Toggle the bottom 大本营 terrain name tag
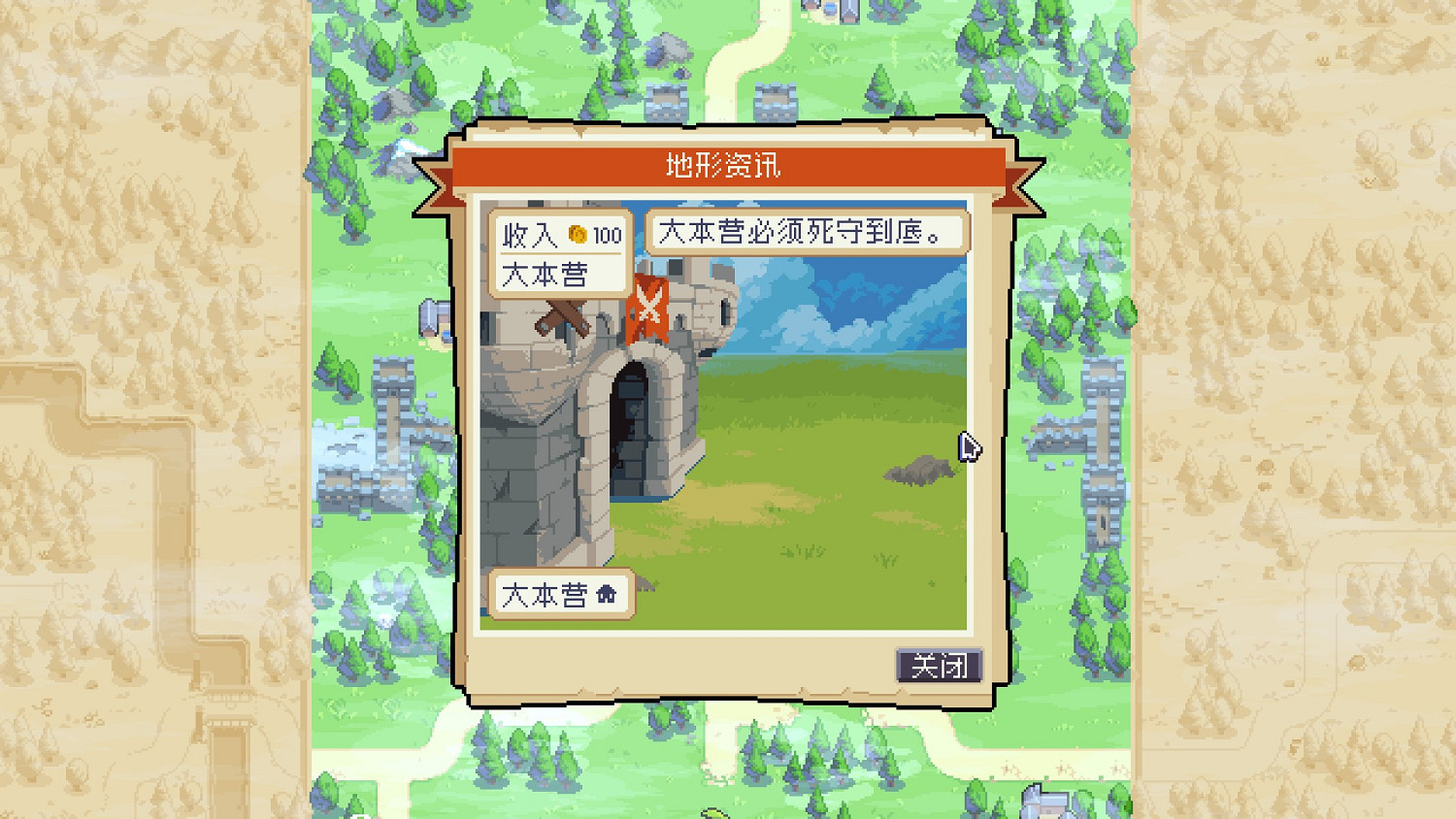The height and width of the screenshot is (819, 1456). [x=563, y=594]
